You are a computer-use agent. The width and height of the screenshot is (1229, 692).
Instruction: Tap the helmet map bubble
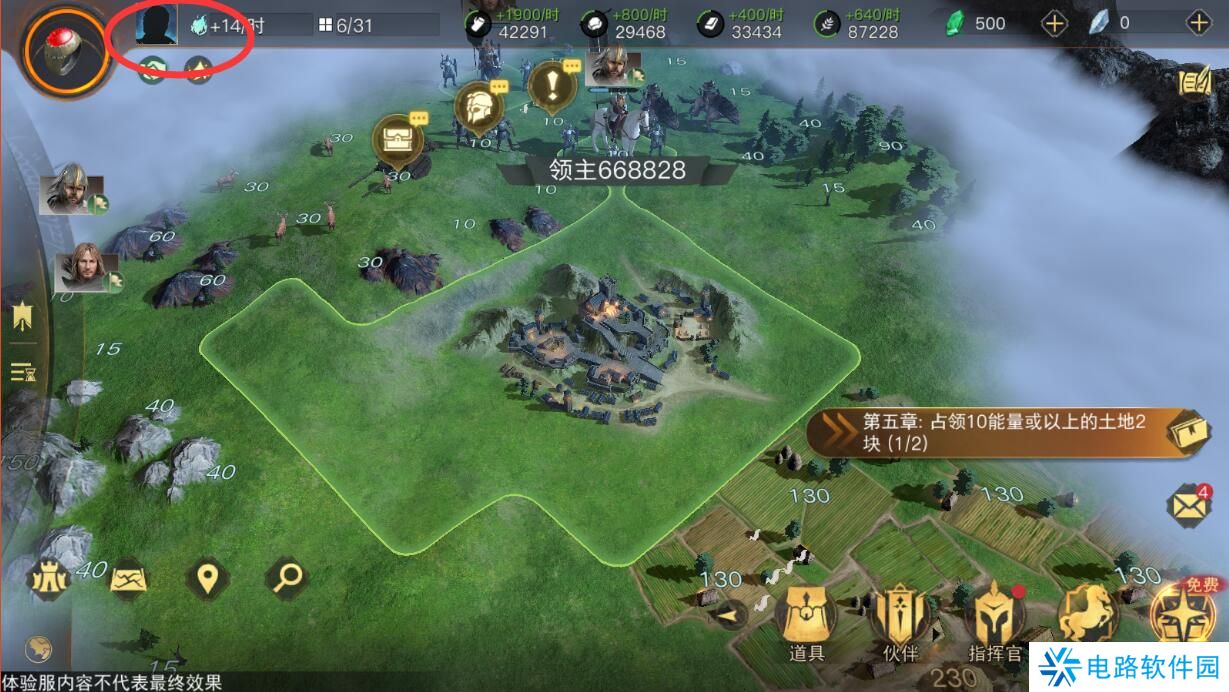point(478,105)
